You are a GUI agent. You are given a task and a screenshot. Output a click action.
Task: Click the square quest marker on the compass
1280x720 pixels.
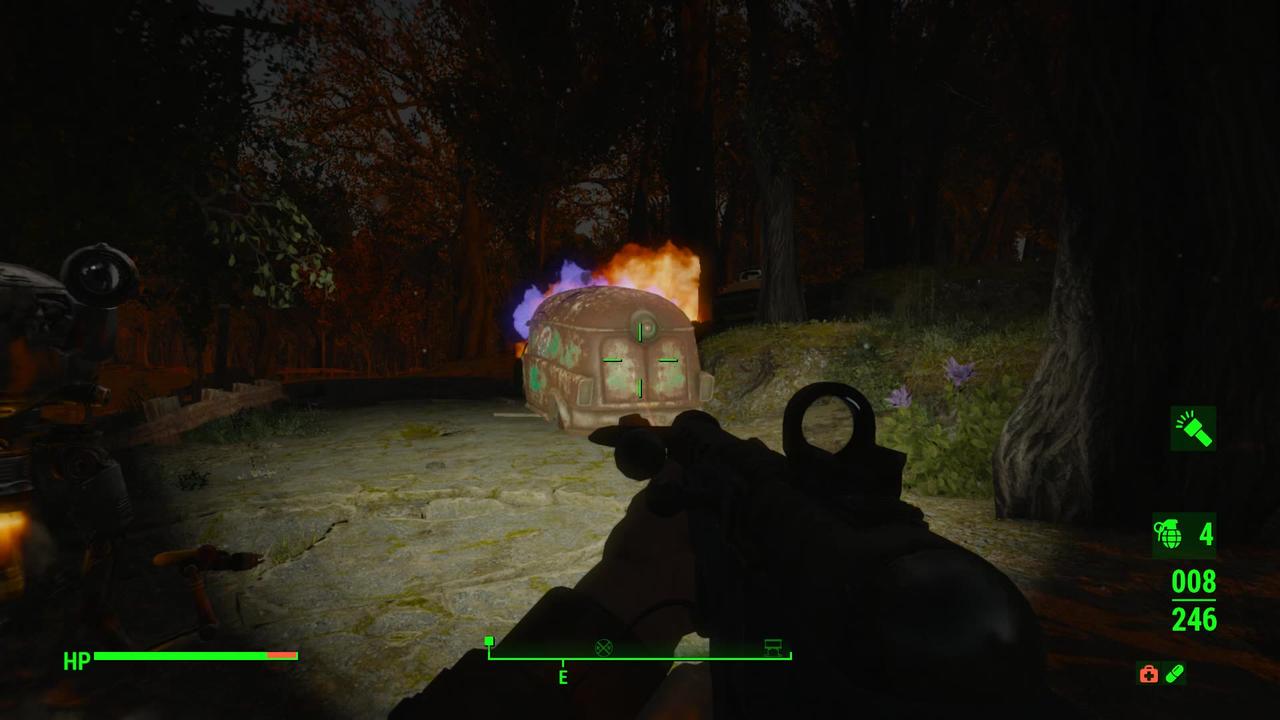point(489,641)
